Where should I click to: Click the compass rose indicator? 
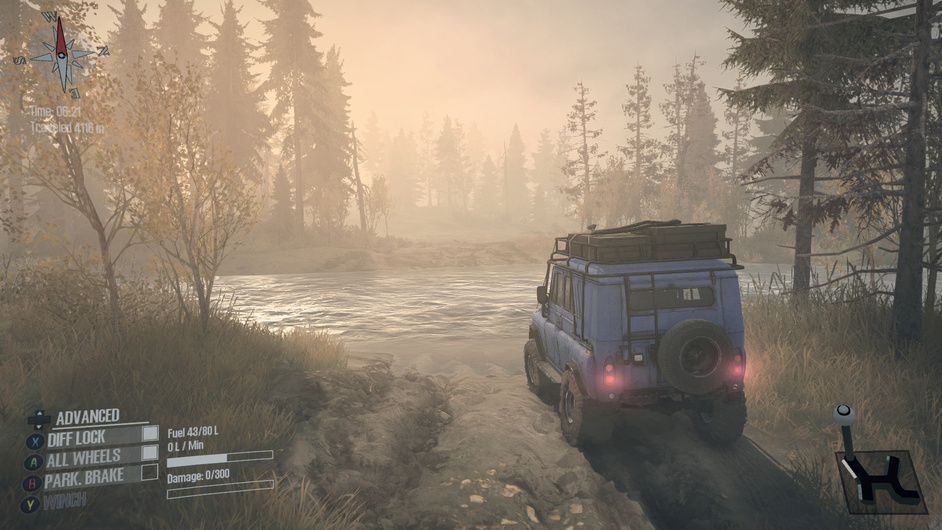61,53
